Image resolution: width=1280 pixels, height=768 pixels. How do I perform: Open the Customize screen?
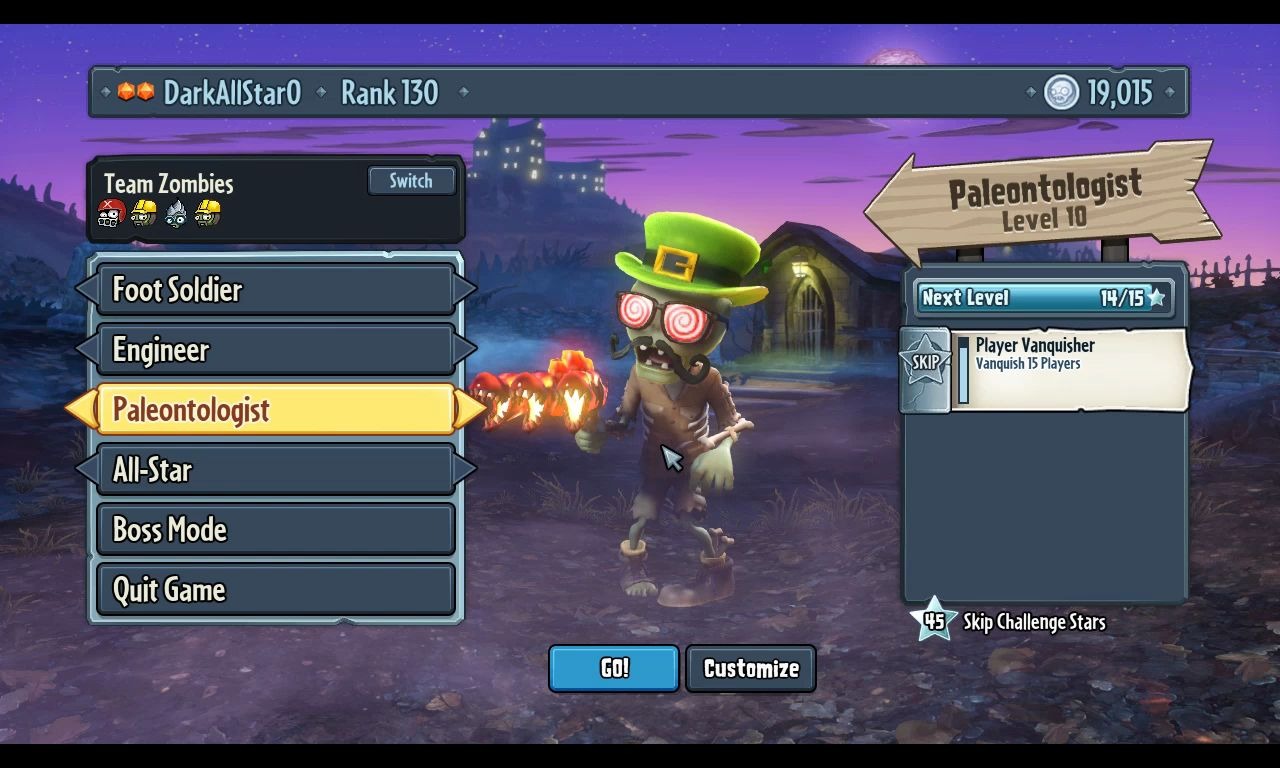[x=751, y=668]
